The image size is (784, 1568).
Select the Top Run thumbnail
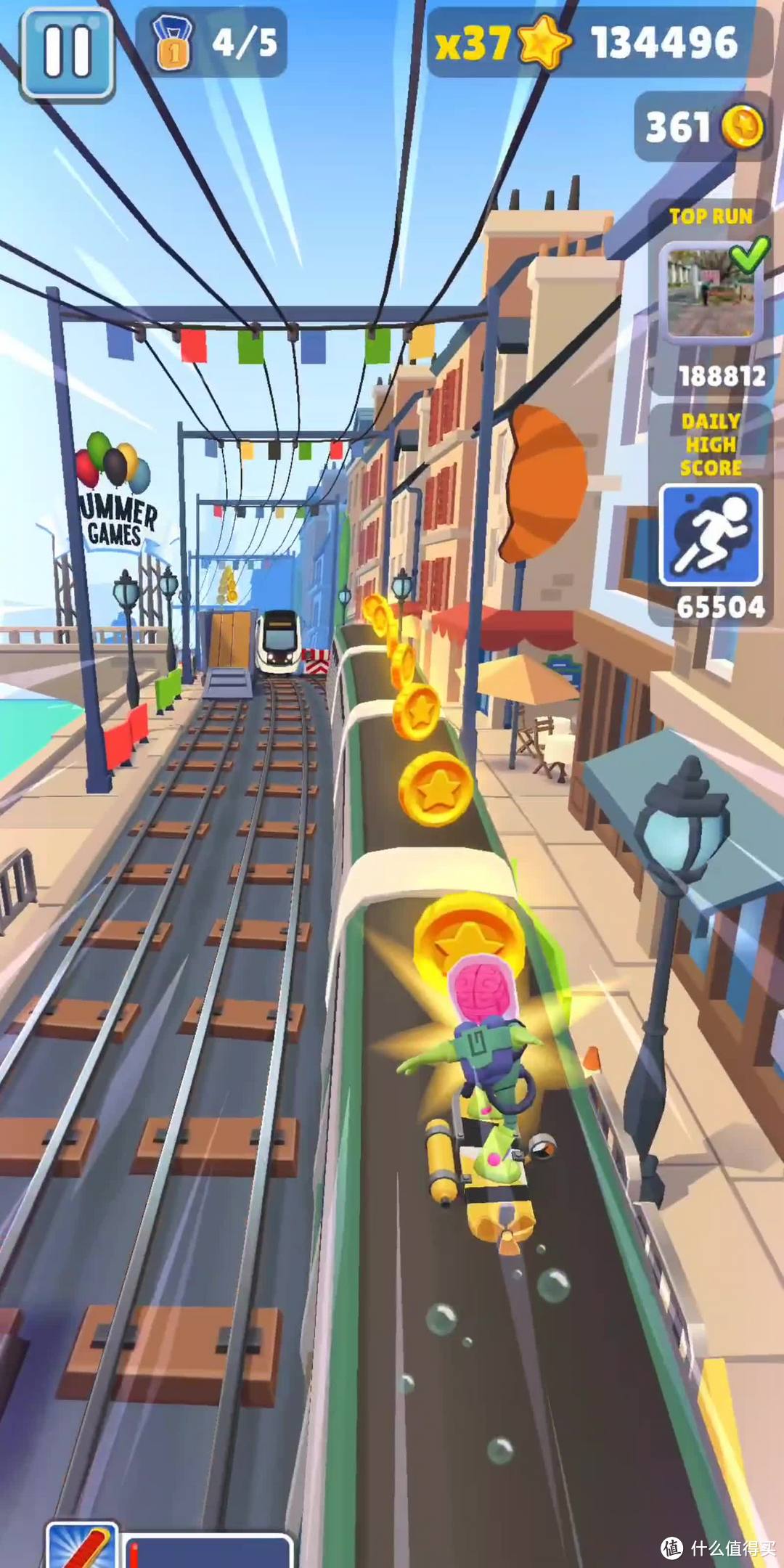[x=711, y=292]
